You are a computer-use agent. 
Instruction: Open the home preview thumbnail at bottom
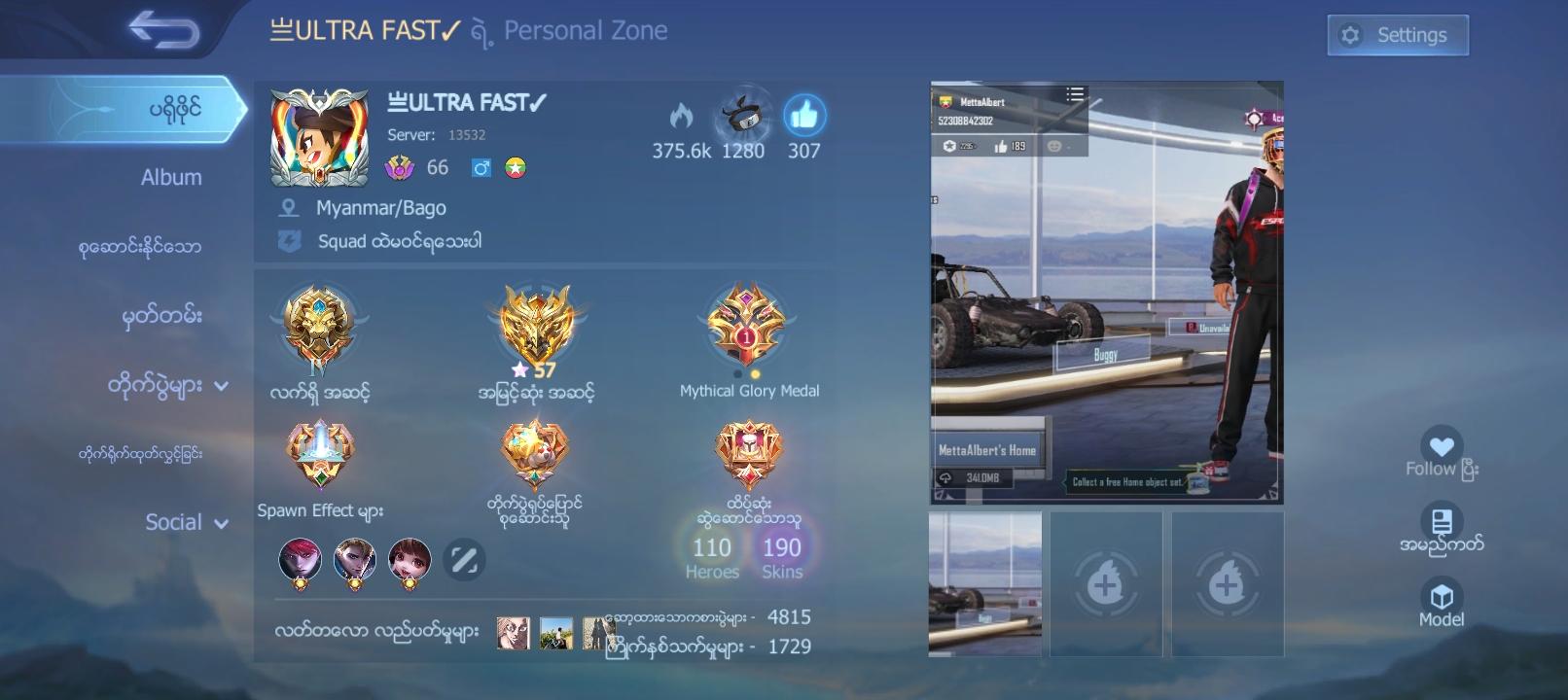pyautogui.click(x=985, y=583)
